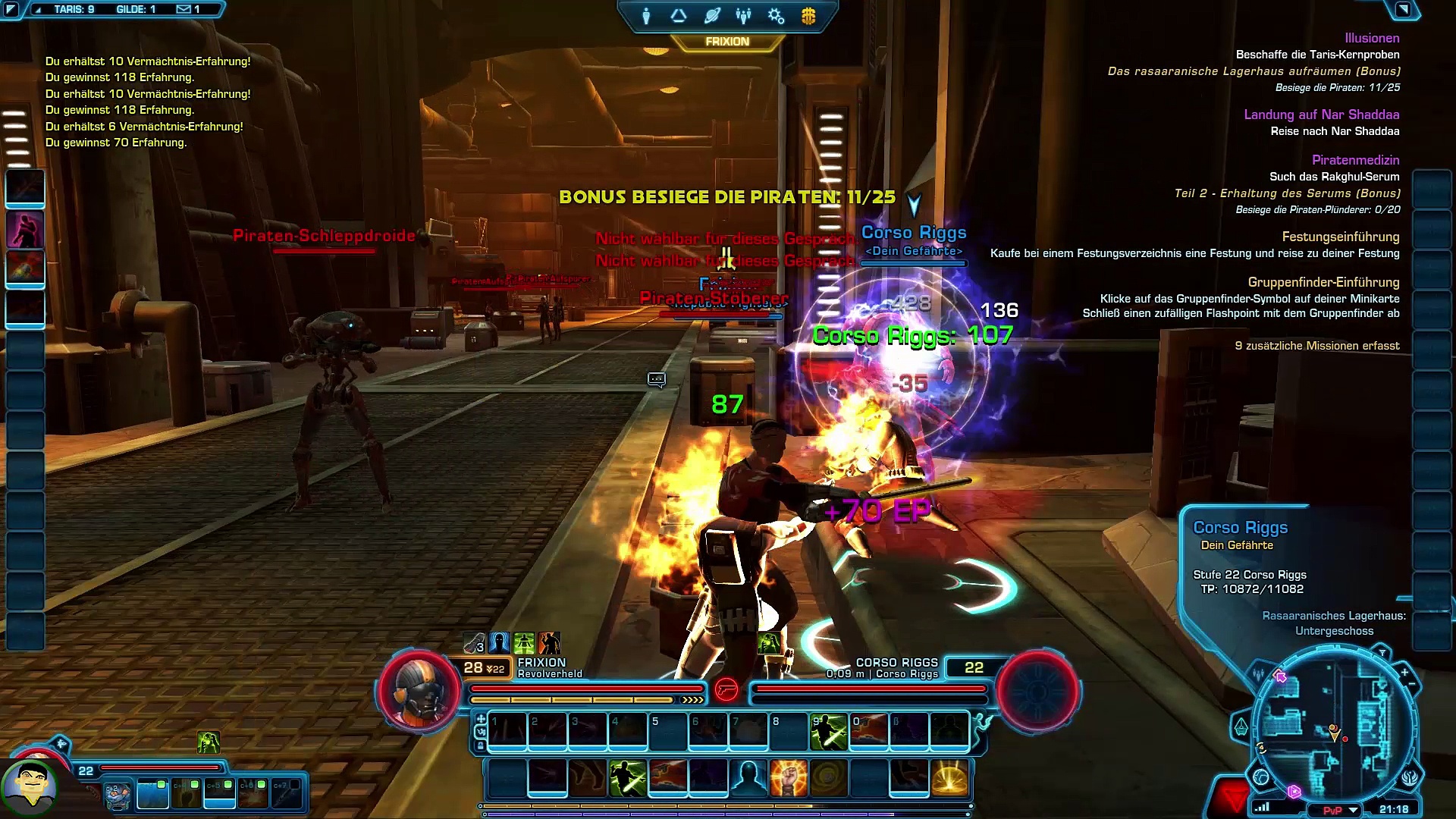This screenshot has width=1456, height=819.
Task: Activate the blue silhouette ability
Action: coord(748,778)
